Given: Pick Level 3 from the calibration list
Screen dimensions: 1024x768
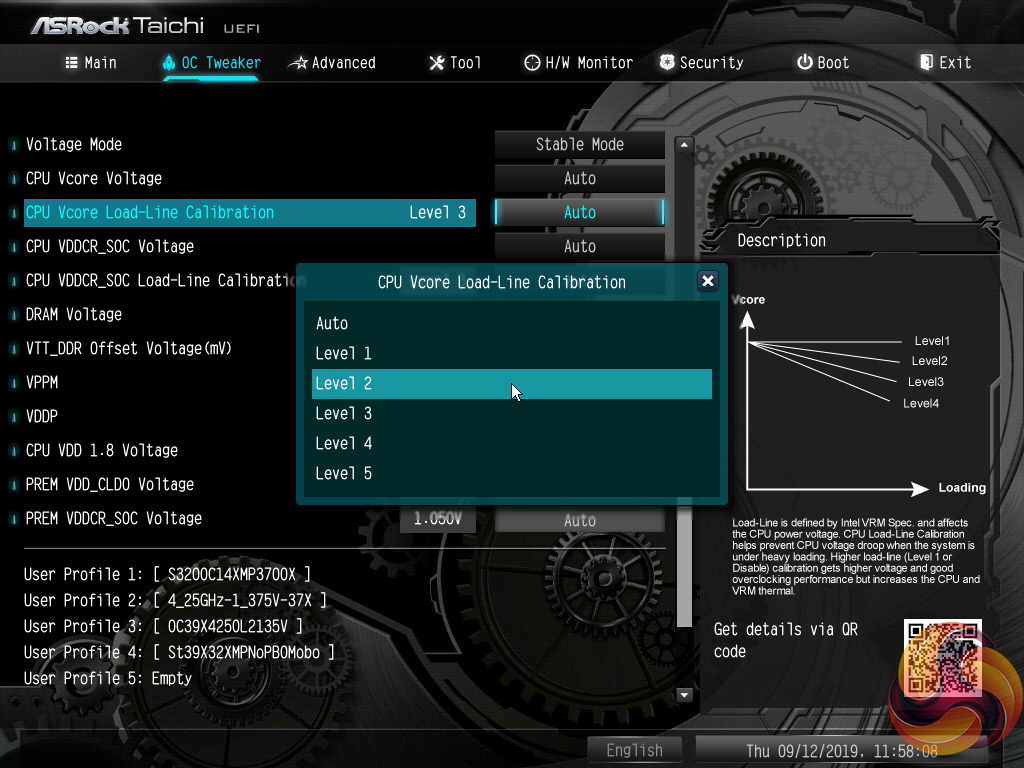Looking at the screenshot, I should click(343, 414).
